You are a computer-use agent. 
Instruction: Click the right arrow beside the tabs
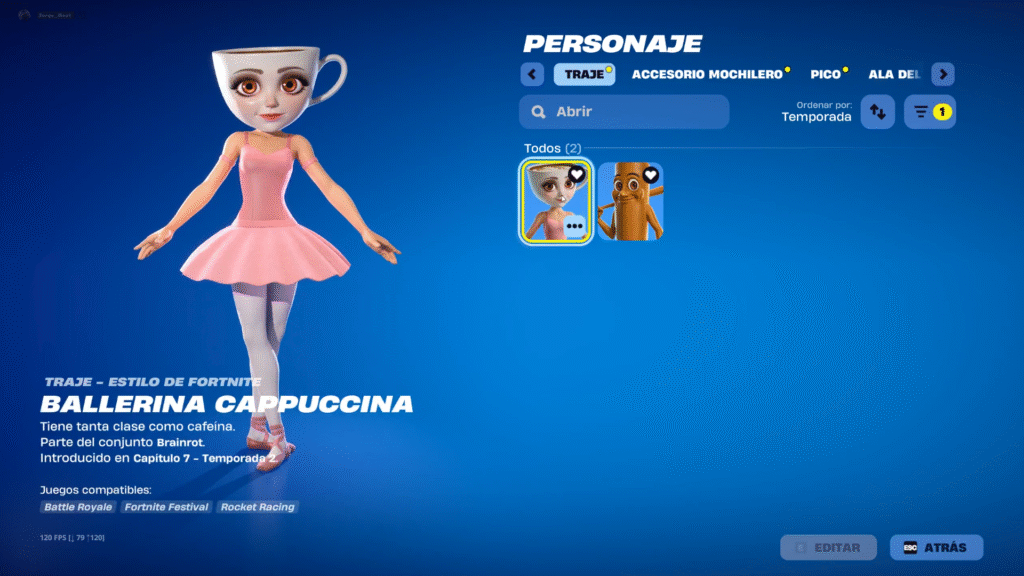943,75
